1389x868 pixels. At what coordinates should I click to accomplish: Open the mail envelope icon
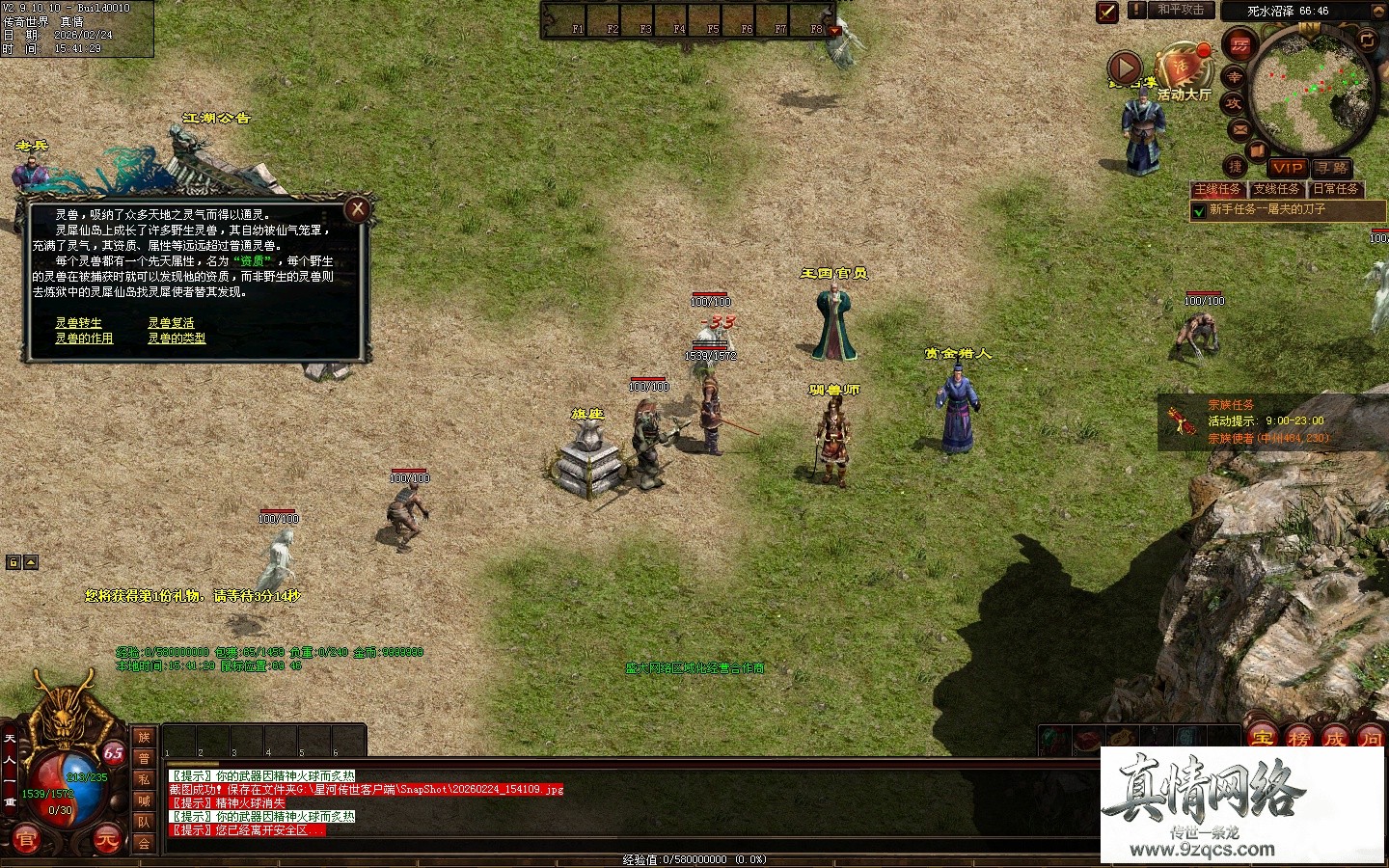[1240, 129]
